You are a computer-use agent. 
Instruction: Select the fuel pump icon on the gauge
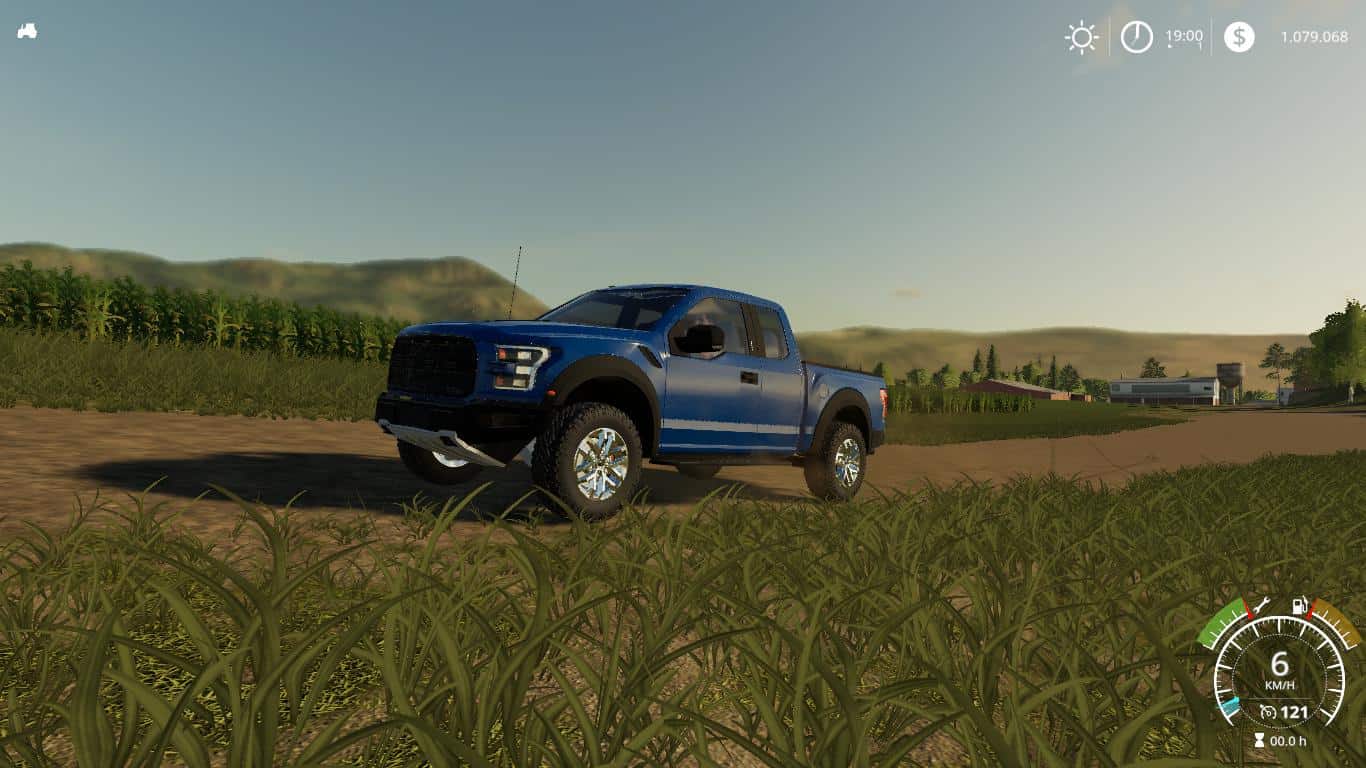tap(1299, 606)
